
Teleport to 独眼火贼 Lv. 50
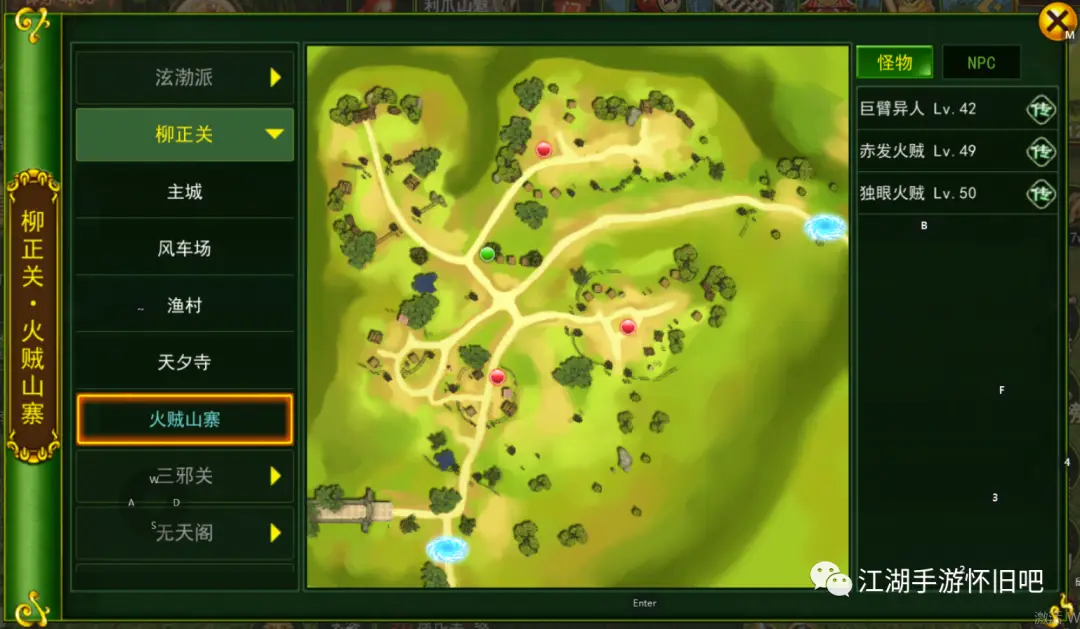coord(1041,193)
